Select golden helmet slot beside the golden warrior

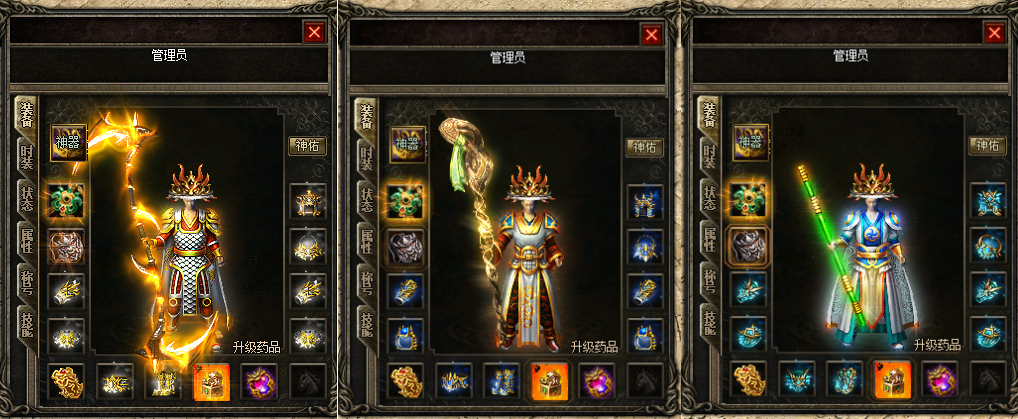[305, 201]
